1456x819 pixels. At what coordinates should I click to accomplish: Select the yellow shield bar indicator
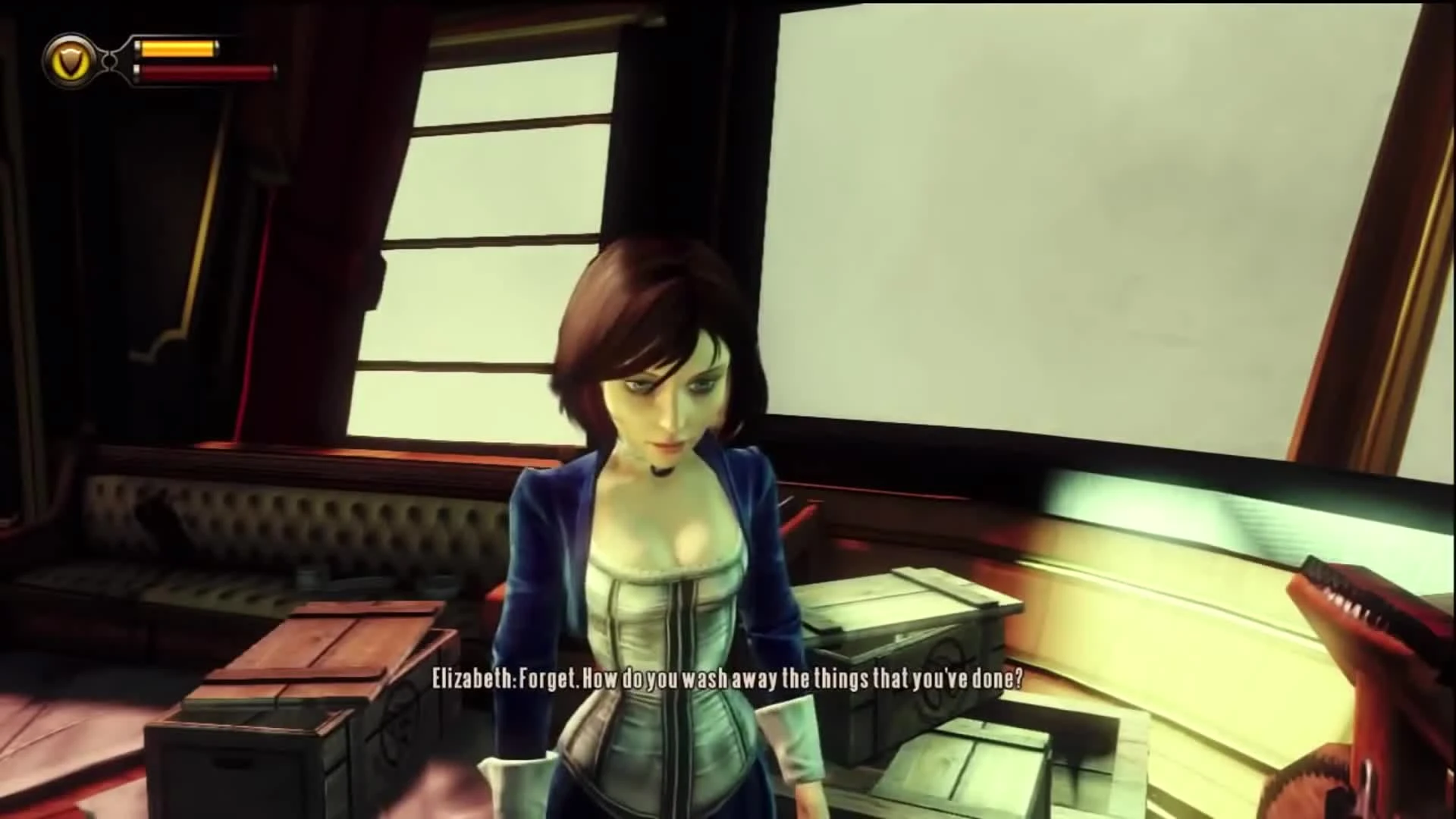pyautogui.click(x=176, y=49)
